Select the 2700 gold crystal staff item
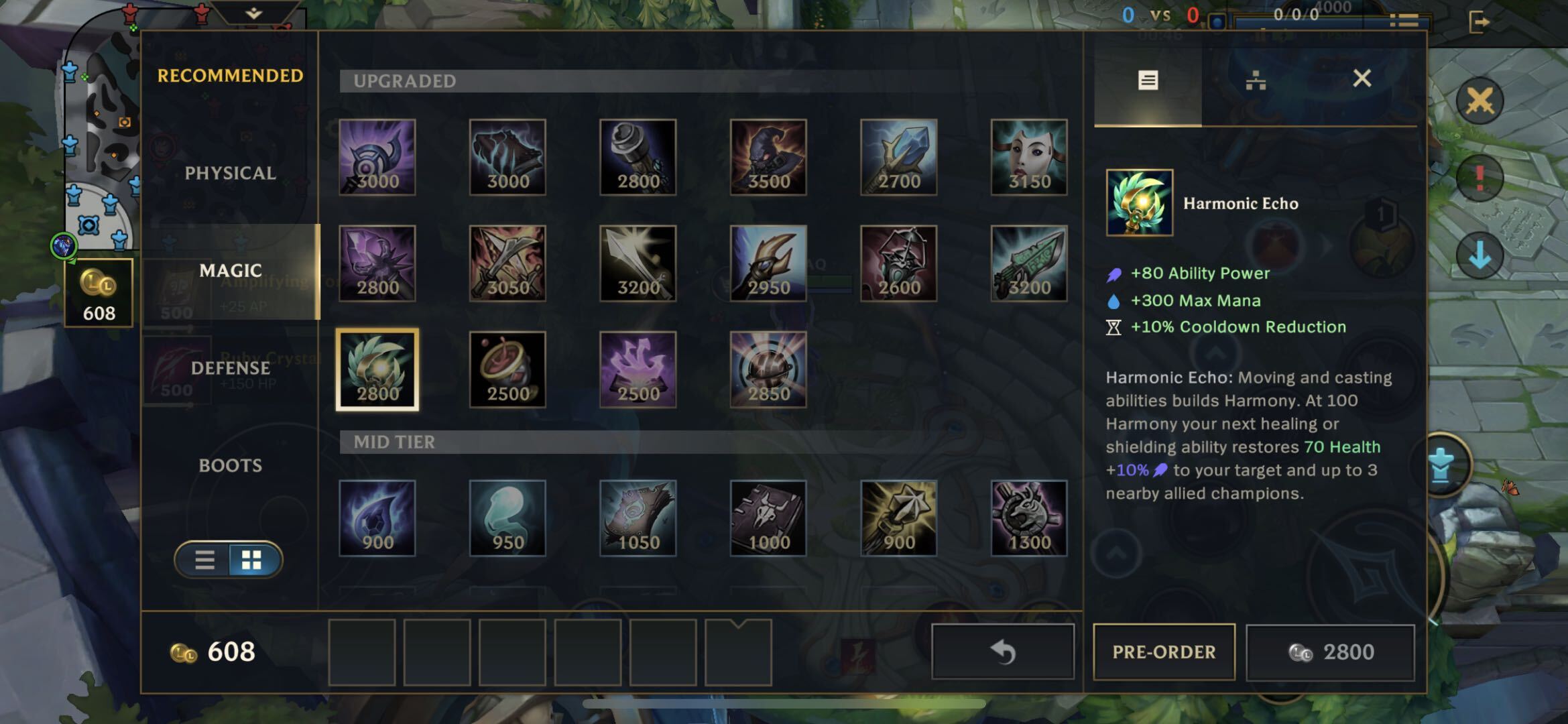The image size is (1568, 724). 898,158
